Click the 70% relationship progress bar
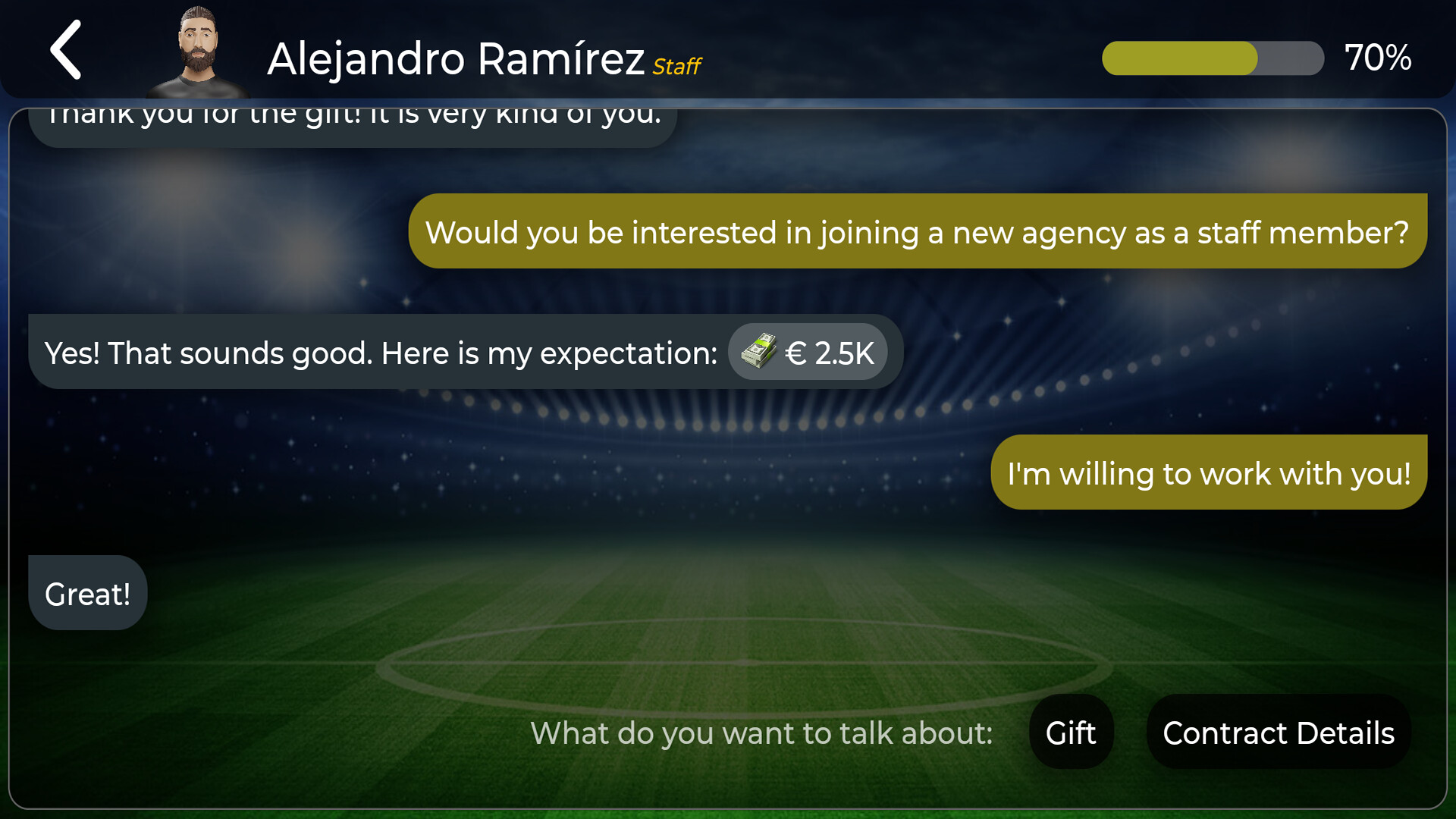The height and width of the screenshot is (819, 1456). (x=1212, y=58)
